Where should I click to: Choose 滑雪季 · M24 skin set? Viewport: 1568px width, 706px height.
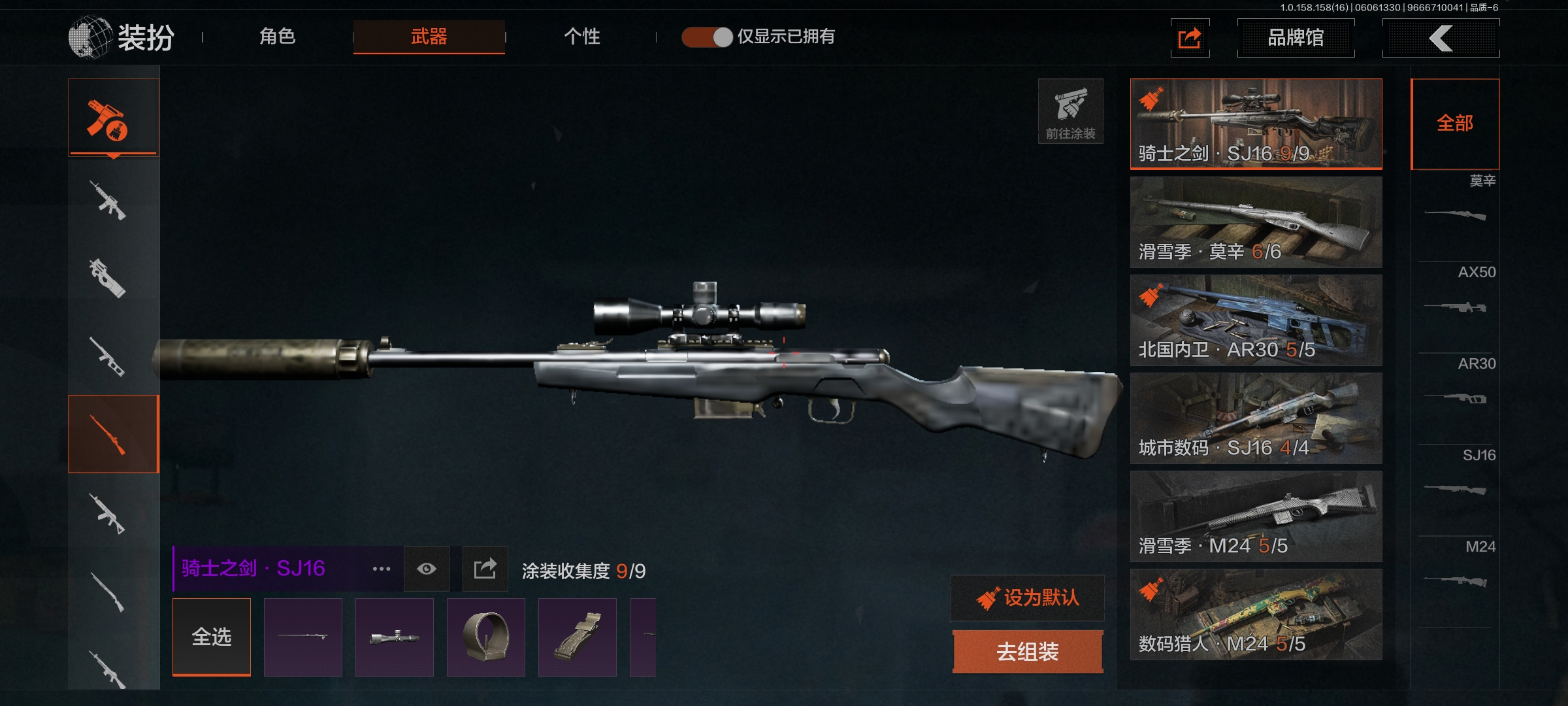point(1256,516)
